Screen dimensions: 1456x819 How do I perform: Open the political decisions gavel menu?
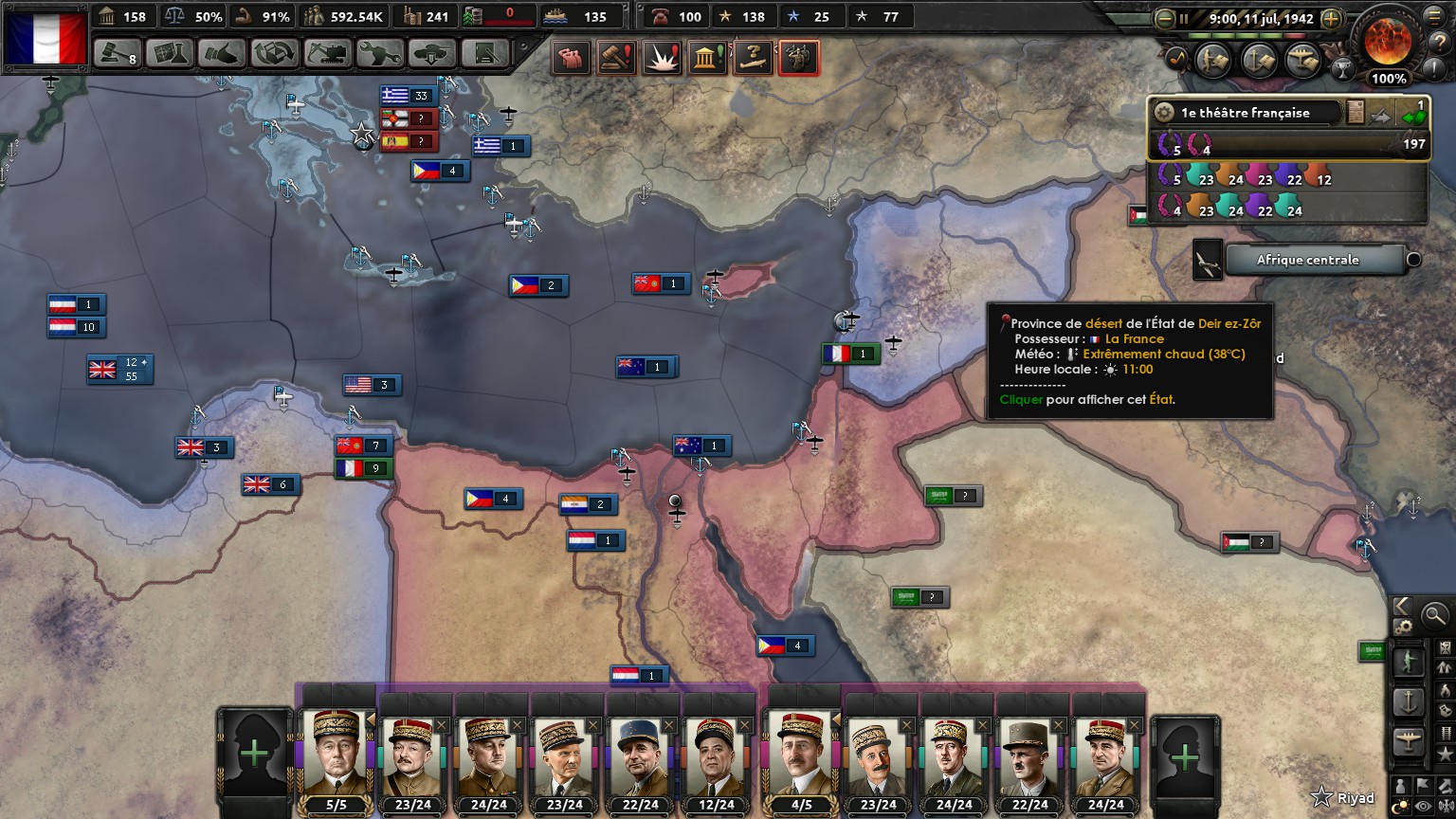pos(118,53)
